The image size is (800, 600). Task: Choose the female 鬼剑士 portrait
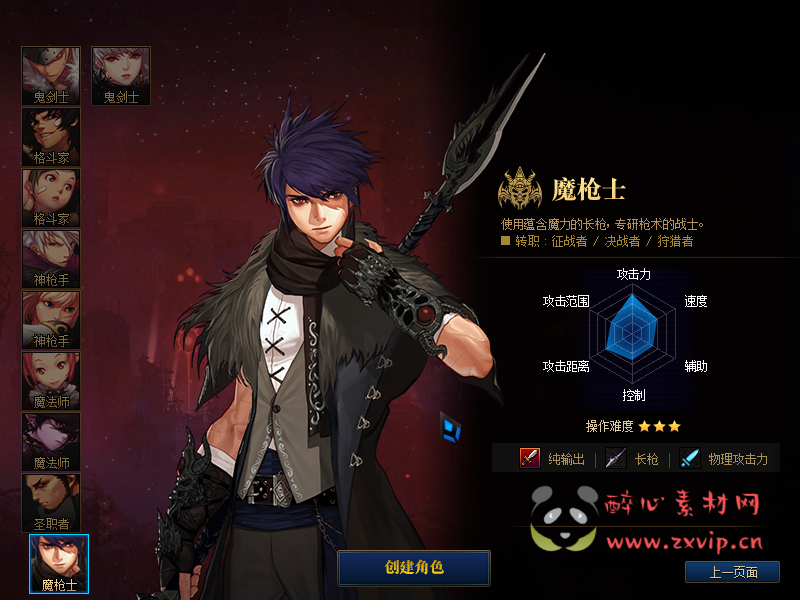121,76
